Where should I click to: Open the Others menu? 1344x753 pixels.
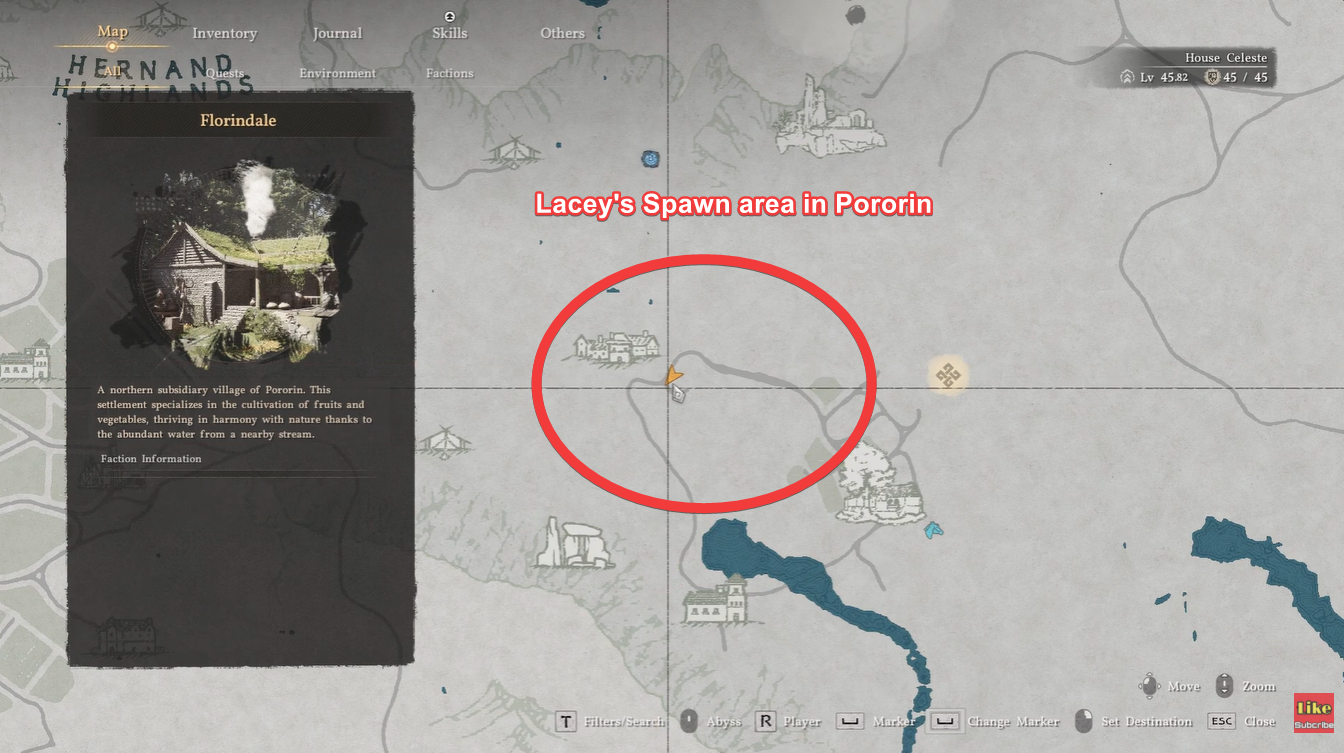[x=561, y=33]
